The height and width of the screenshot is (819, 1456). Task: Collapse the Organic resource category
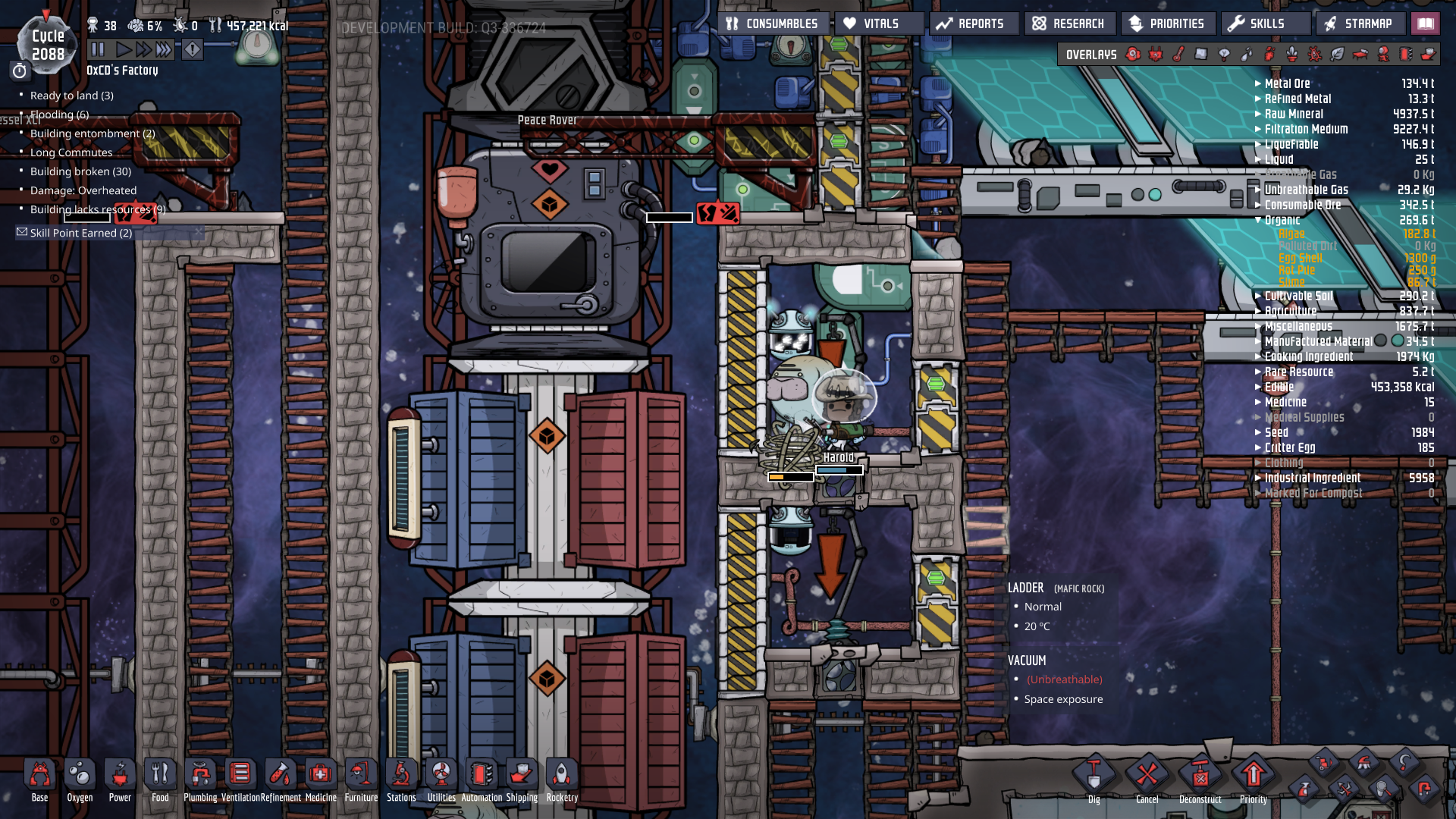click(1259, 220)
